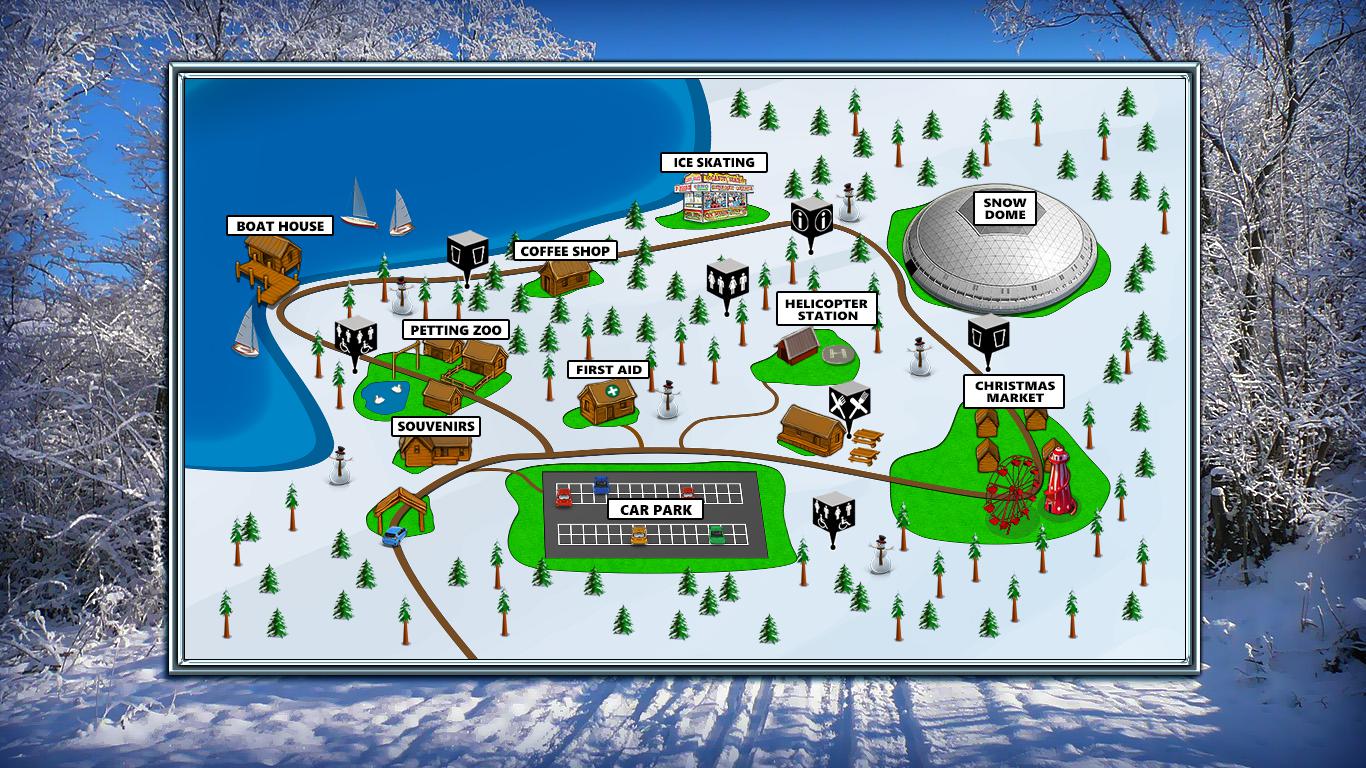Select the Car Park label

click(x=655, y=509)
